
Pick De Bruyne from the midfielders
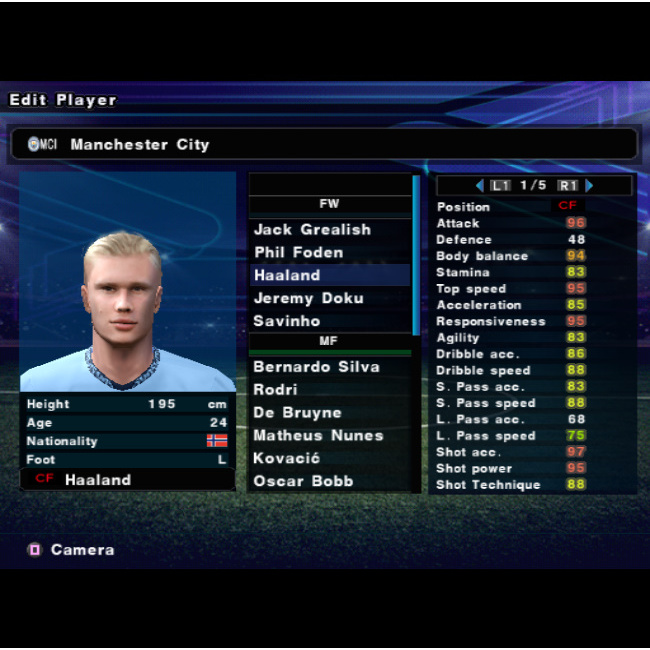[298, 413]
